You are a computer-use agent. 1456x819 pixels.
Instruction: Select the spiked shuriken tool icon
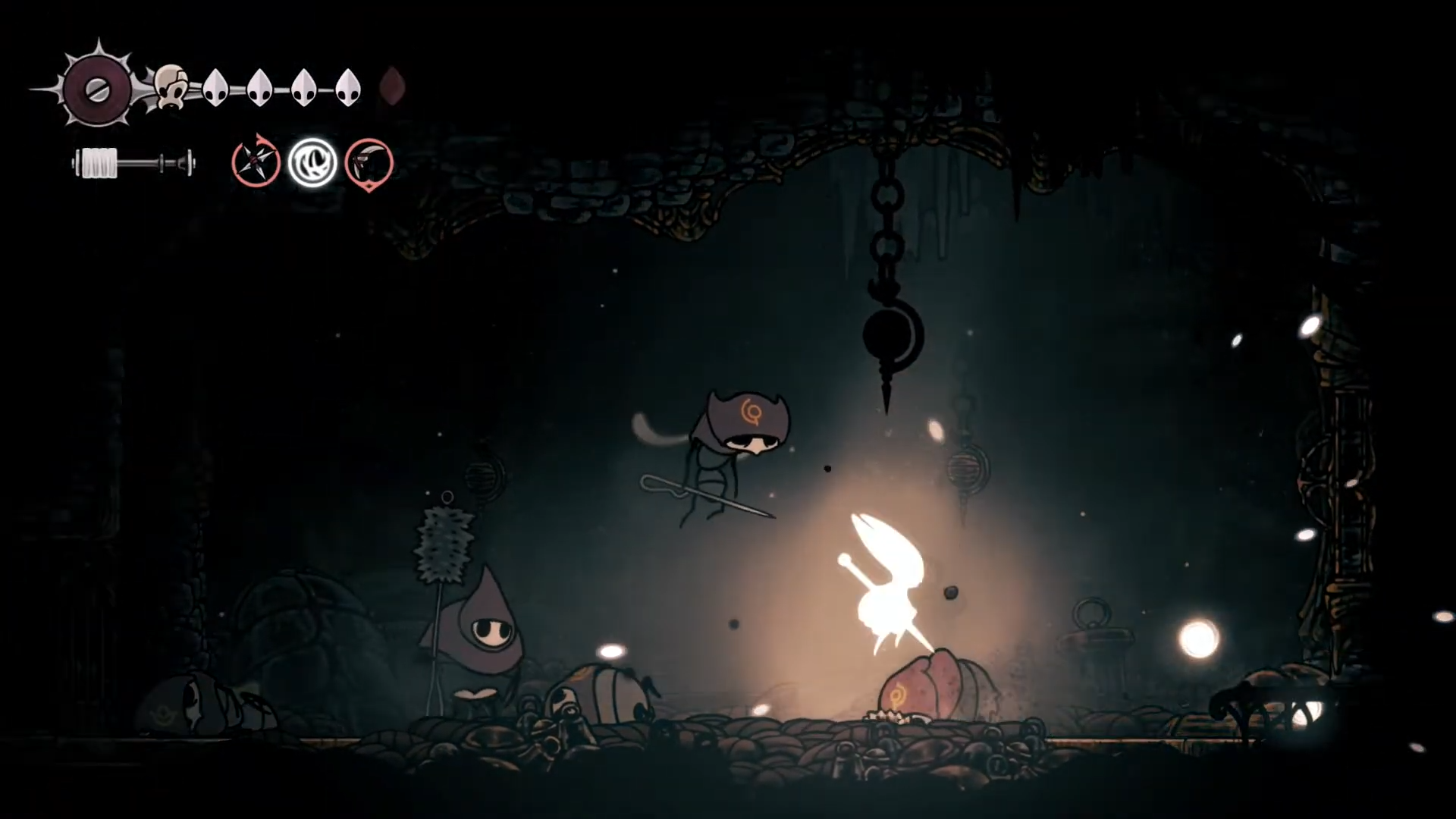[x=256, y=162]
